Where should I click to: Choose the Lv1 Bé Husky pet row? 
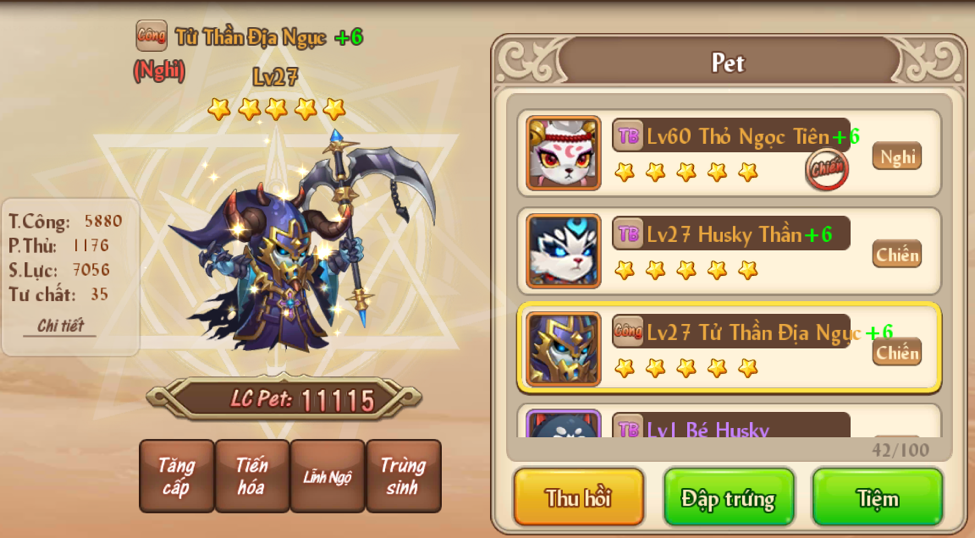728,428
